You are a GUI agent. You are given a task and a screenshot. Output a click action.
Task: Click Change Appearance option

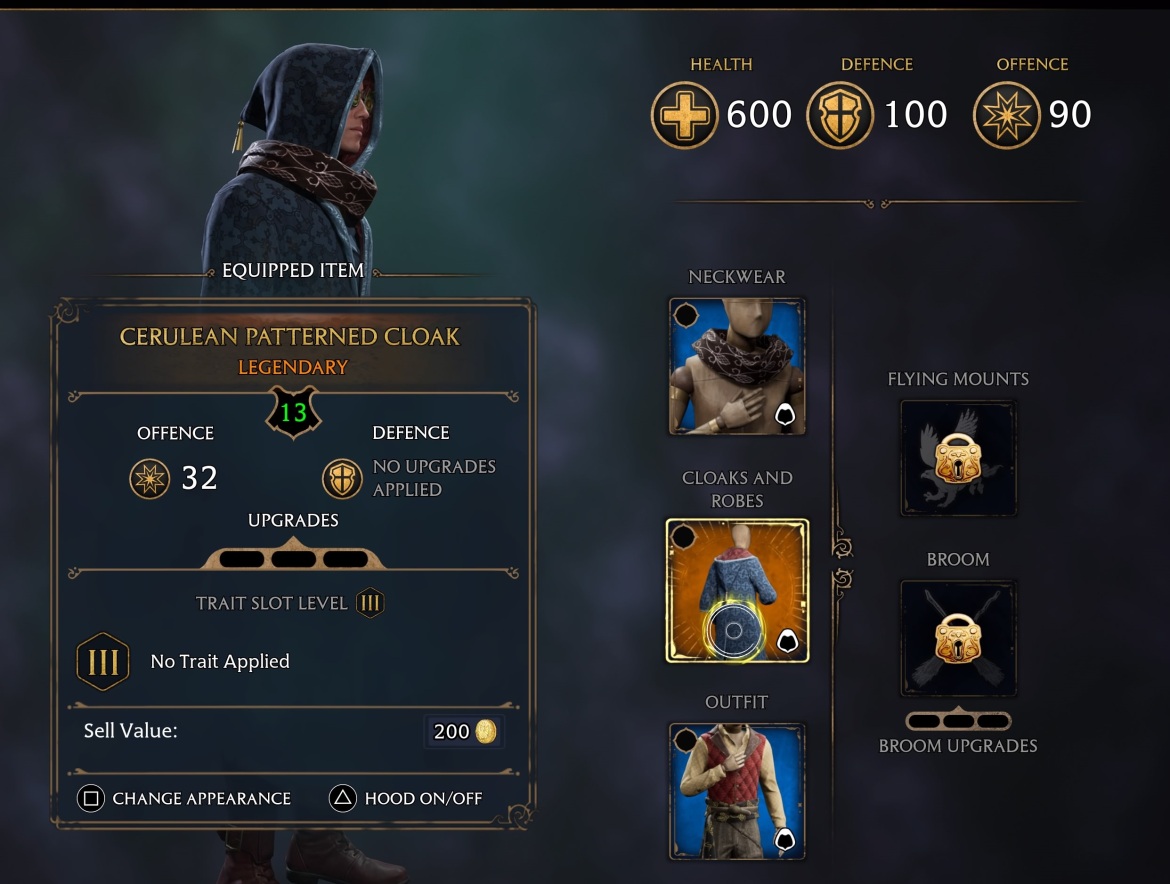pos(185,799)
